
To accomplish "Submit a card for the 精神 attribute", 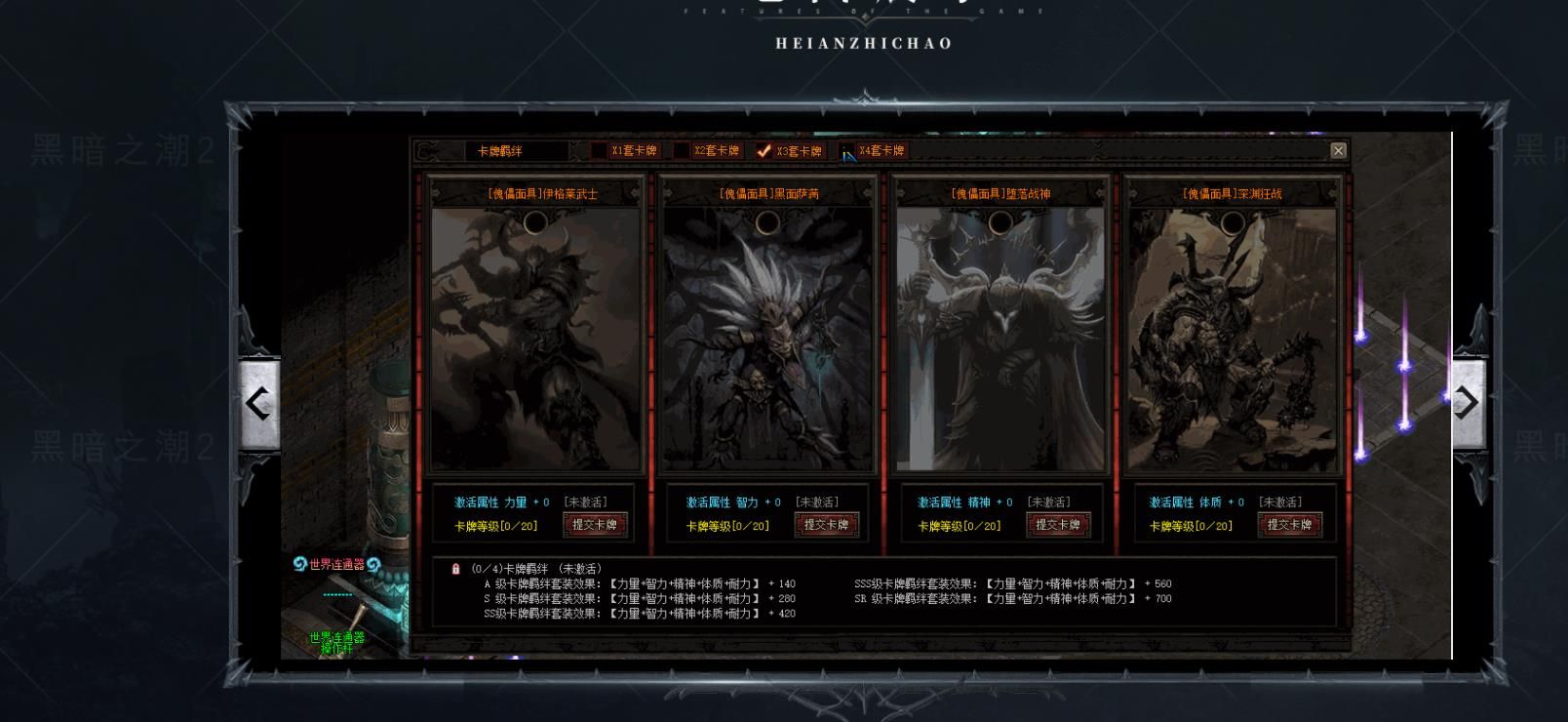I will pyautogui.click(x=1058, y=525).
